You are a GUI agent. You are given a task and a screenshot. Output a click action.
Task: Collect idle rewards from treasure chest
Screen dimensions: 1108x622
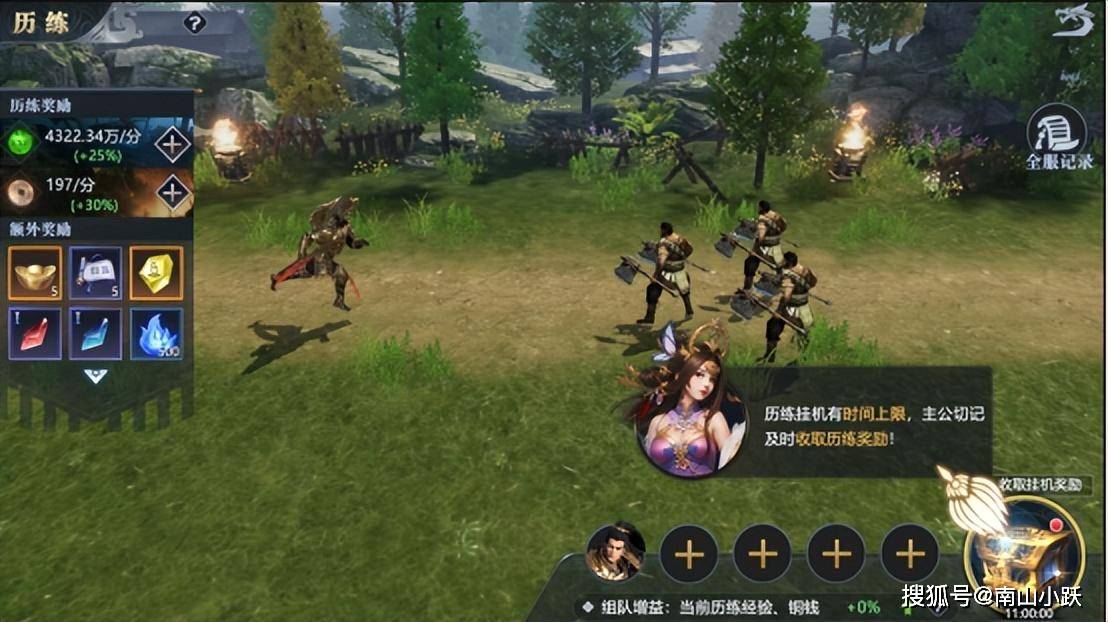(x=1024, y=548)
